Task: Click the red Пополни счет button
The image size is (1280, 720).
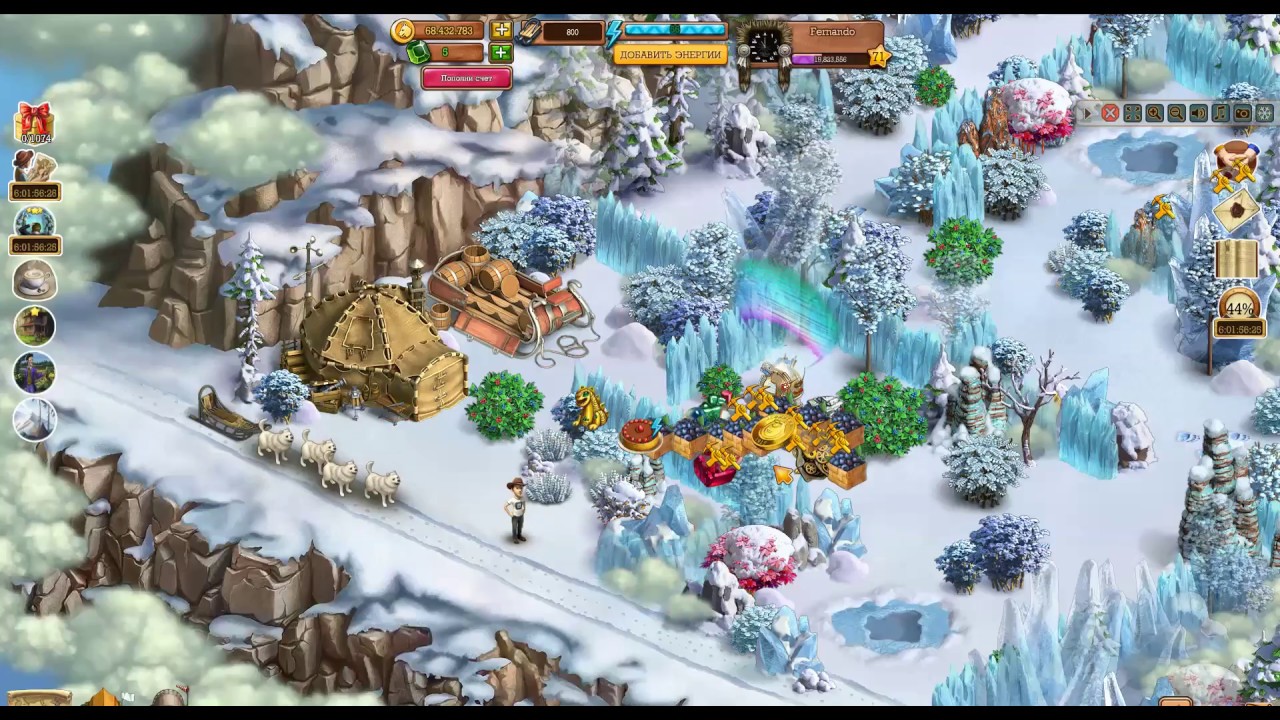Action: pos(466,78)
